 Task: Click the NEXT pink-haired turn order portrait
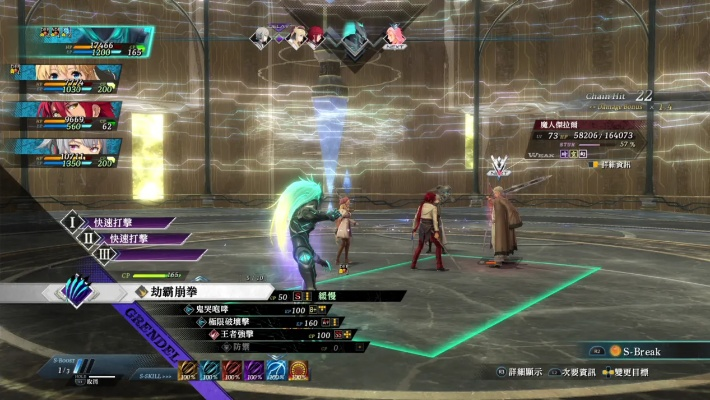click(395, 37)
